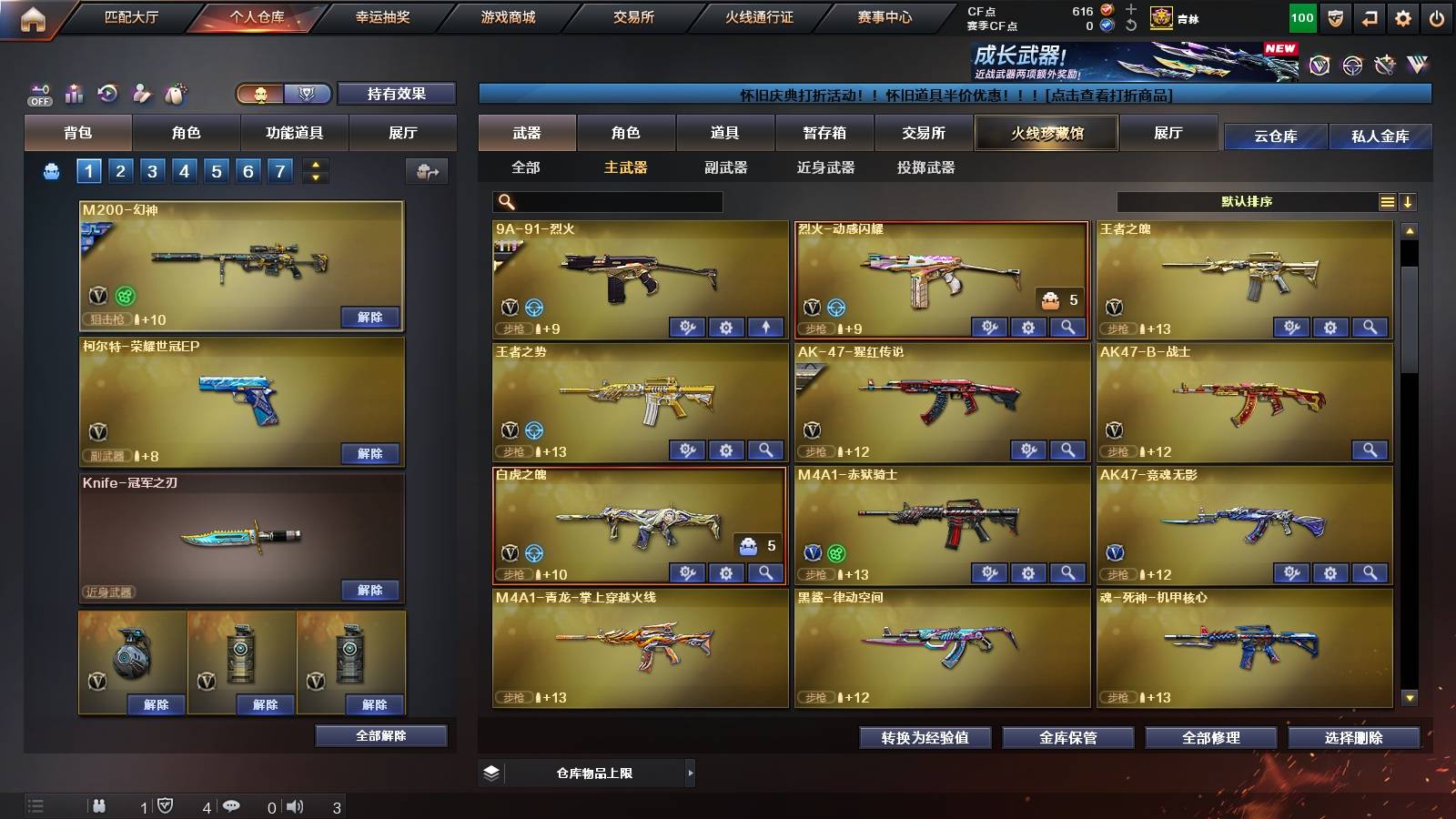Screen dimensions: 1456x819
Task: Open game settings gear at top right
Action: coord(1401,16)
